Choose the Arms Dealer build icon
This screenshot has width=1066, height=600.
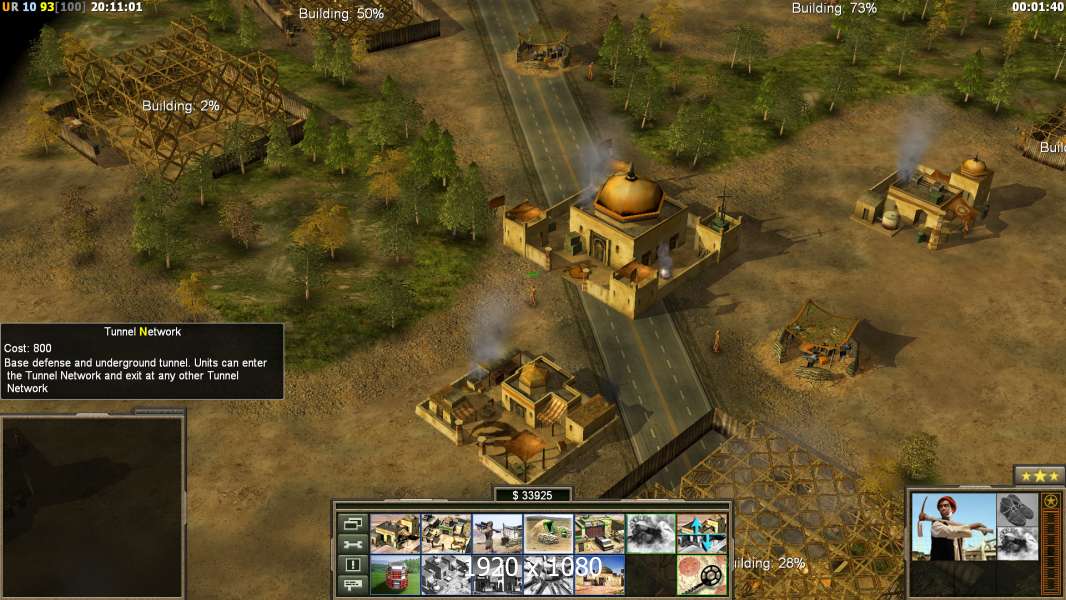pyautogui.click(x=599, y=533)
